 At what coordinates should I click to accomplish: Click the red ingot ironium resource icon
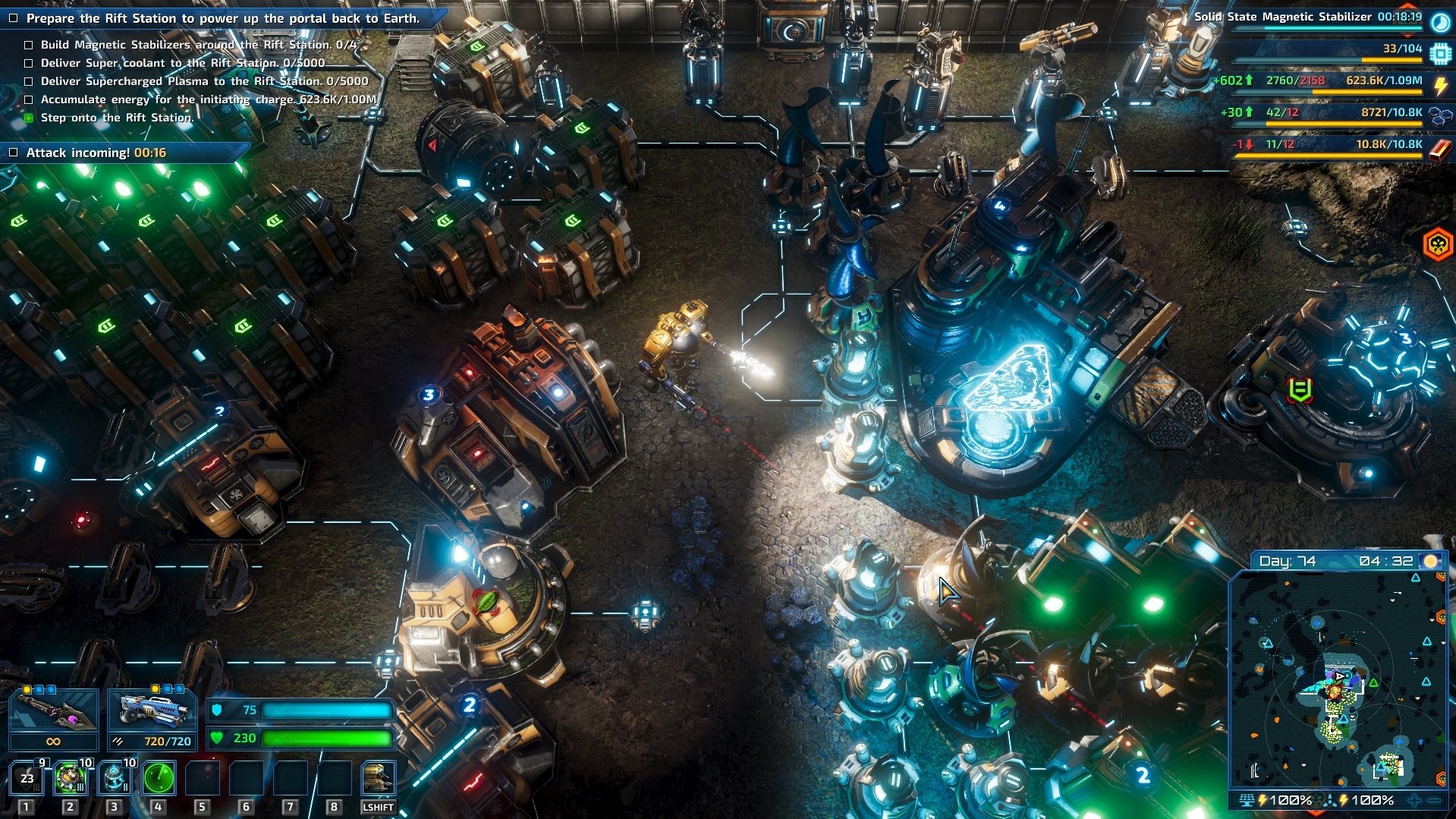[x=1439, y=148]
